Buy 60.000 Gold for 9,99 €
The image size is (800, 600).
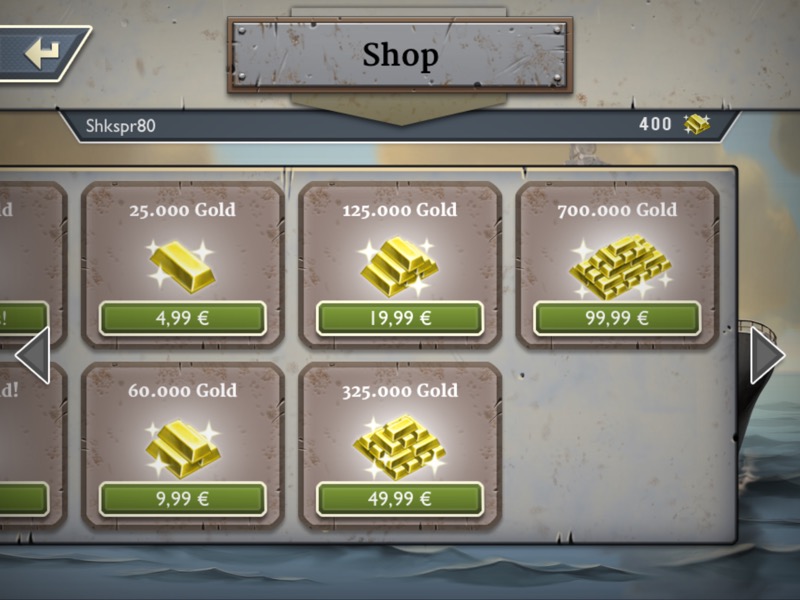[x=182, y=499]
